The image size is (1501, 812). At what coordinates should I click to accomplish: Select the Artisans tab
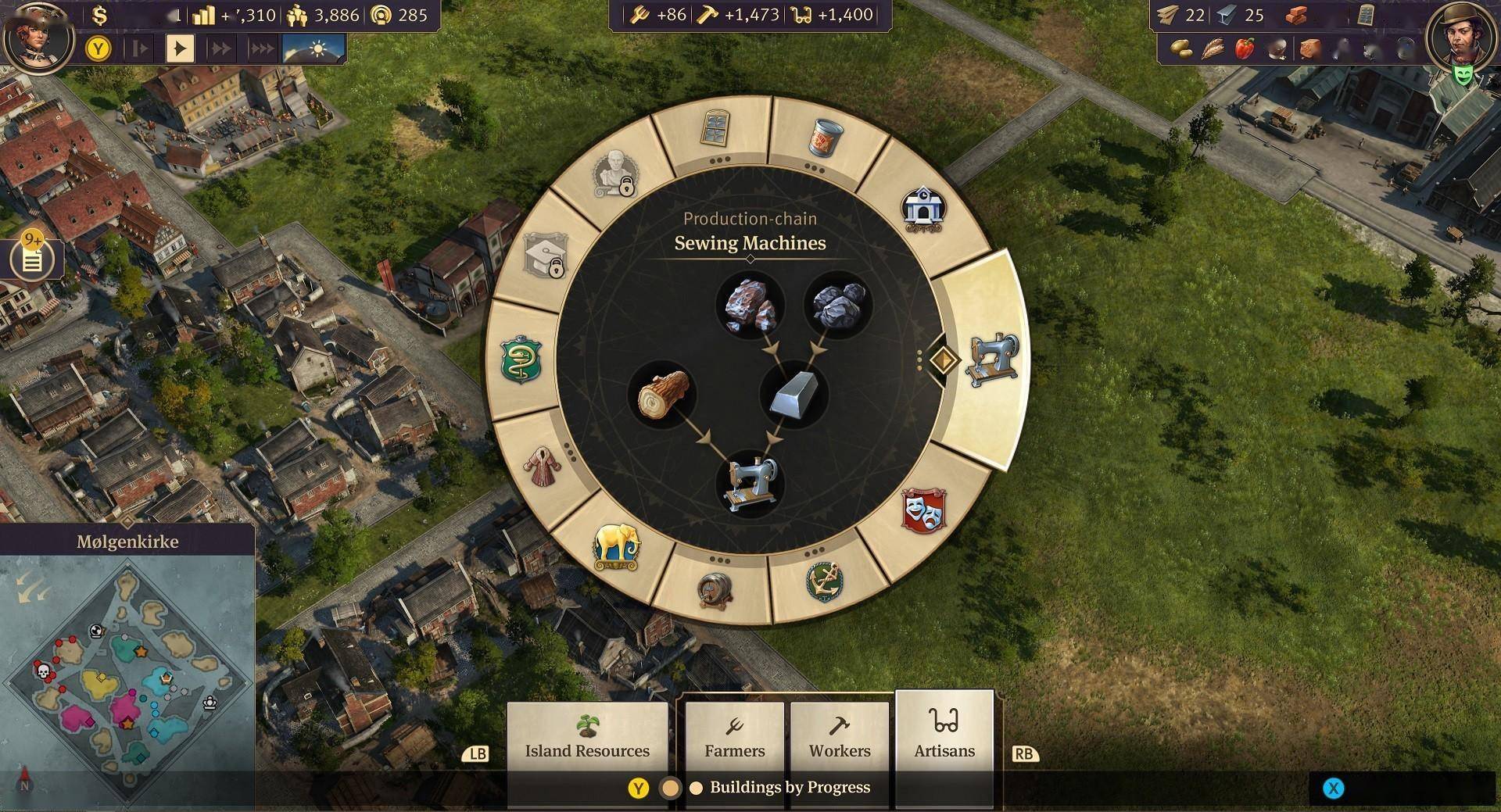click(x=944, y=735)
